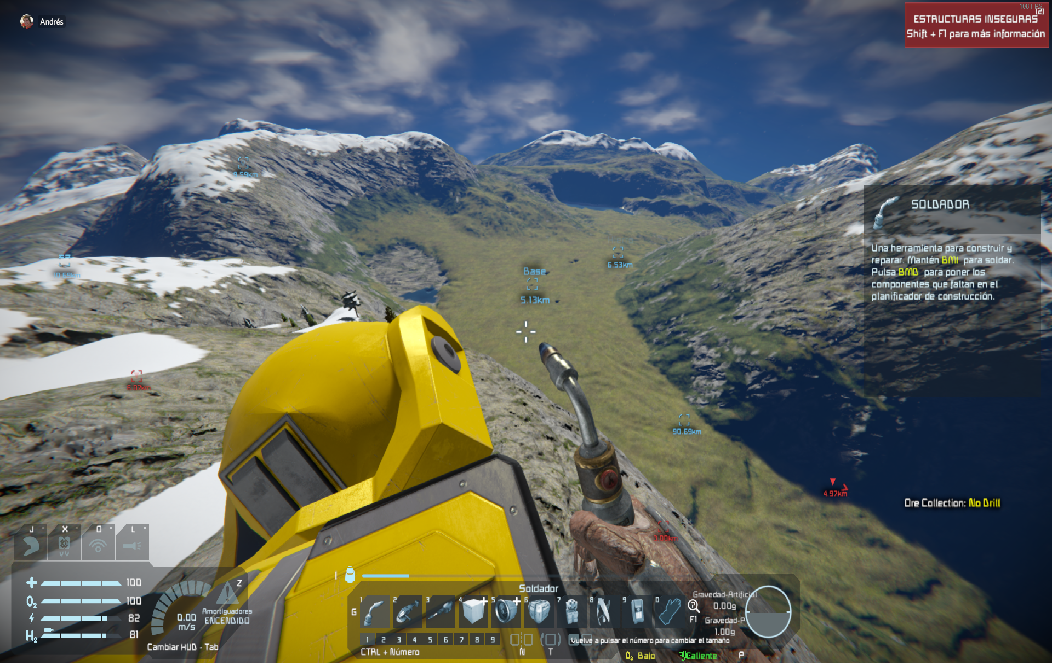Select the white armor block slot

point(472,611)
